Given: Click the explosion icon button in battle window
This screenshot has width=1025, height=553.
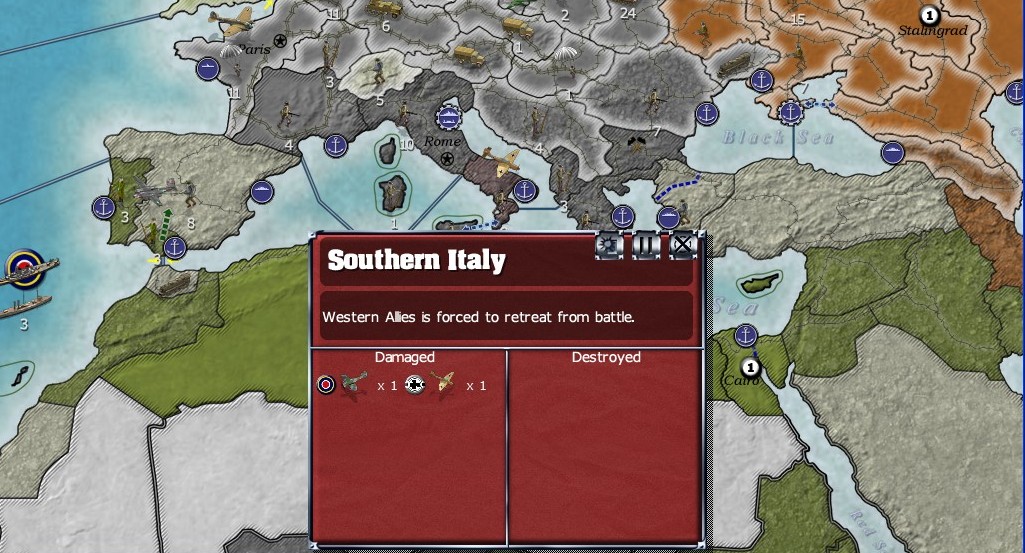Looking at the screenshot, I should click(609, 246).
